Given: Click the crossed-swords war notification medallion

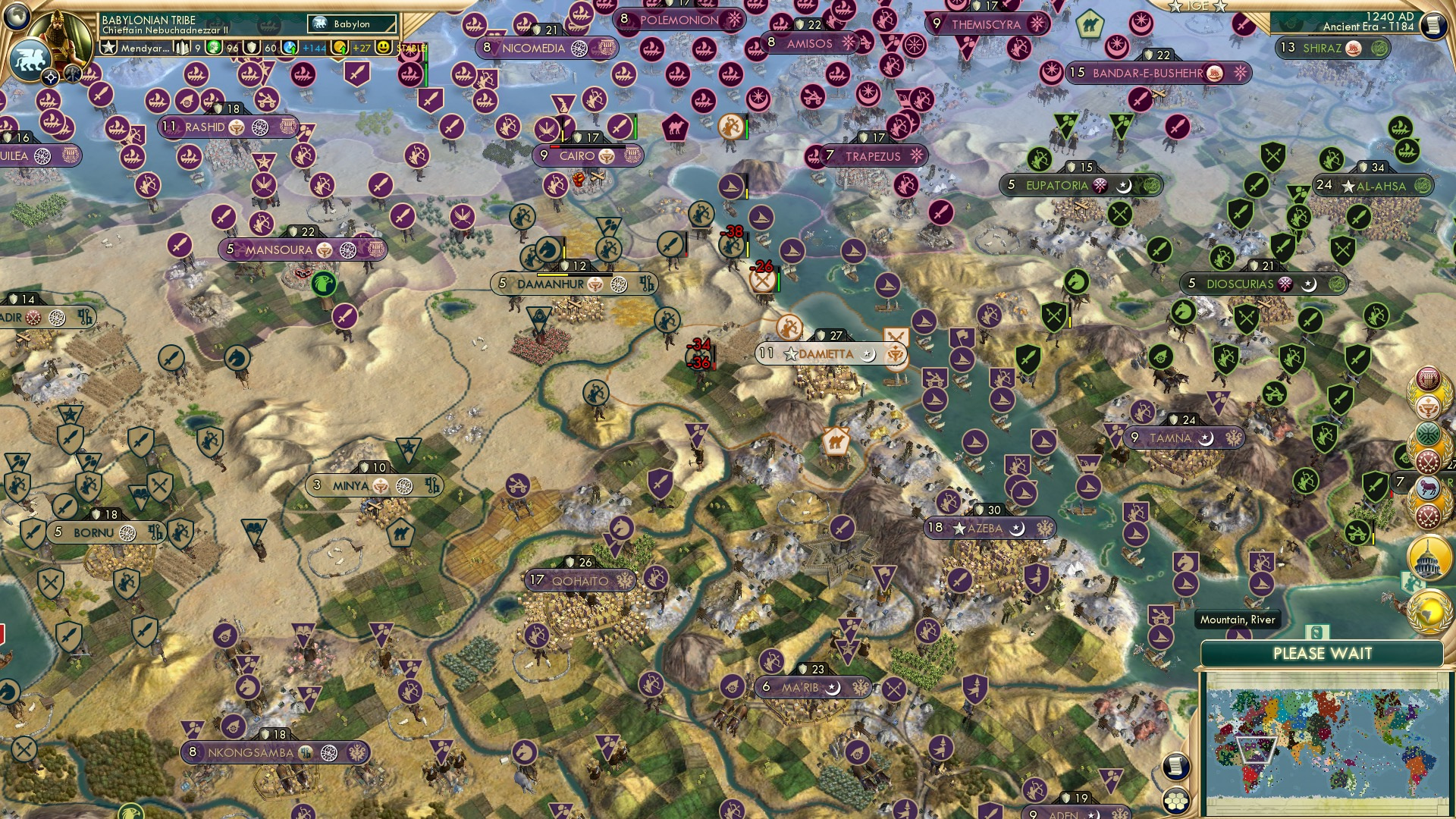Looking at the screenshot, I should 1426,462.
